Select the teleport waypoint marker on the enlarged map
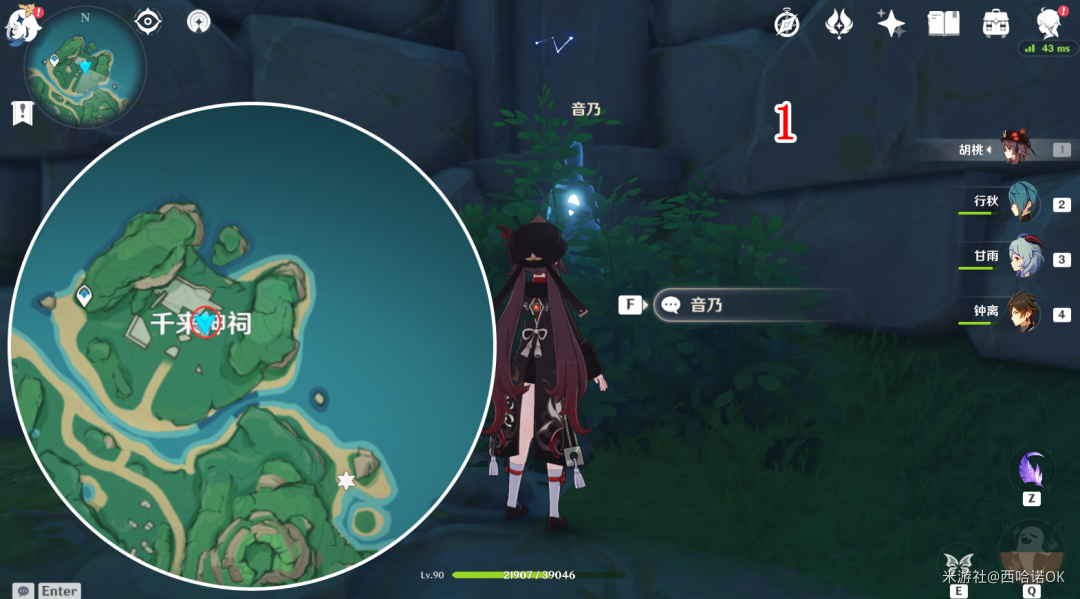Image resolution: width=1080 pixels, height=599 pixels. tap(84, 295)
